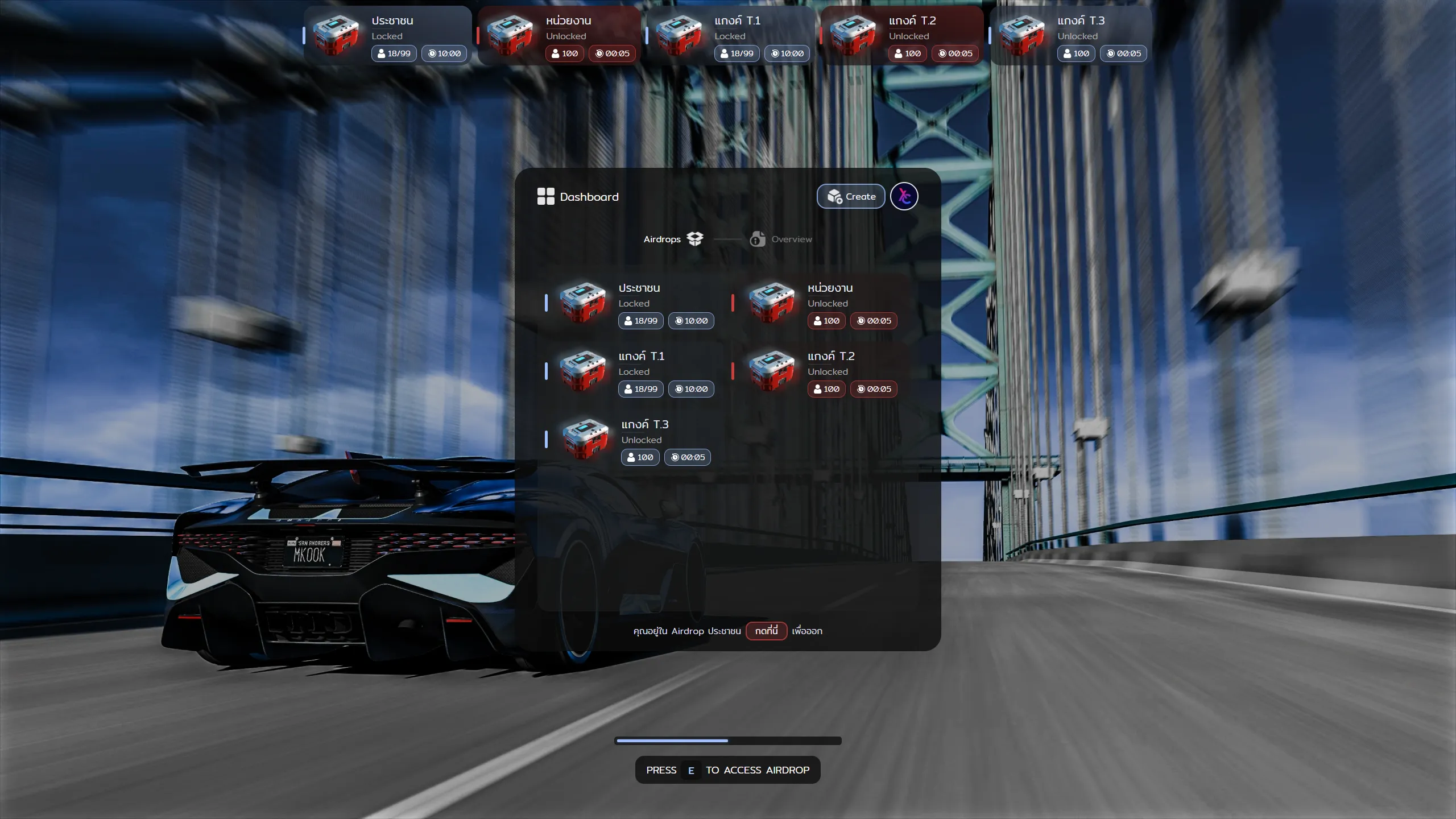Click the Dashboard grid icon

(x=546, y=196)
